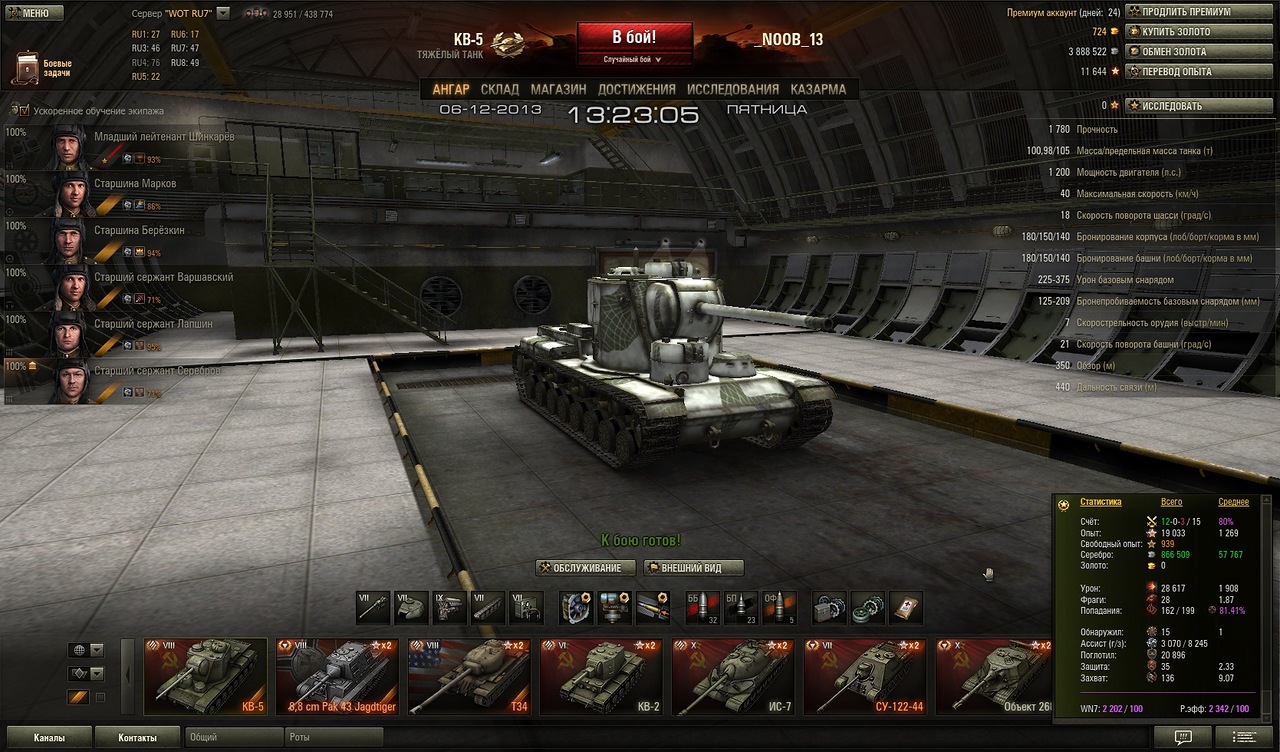This screenshot has height=752, width=1280.
Task: Open ВНЕШНИЙ ВИД customization
Action: click(x=695, y=568)
